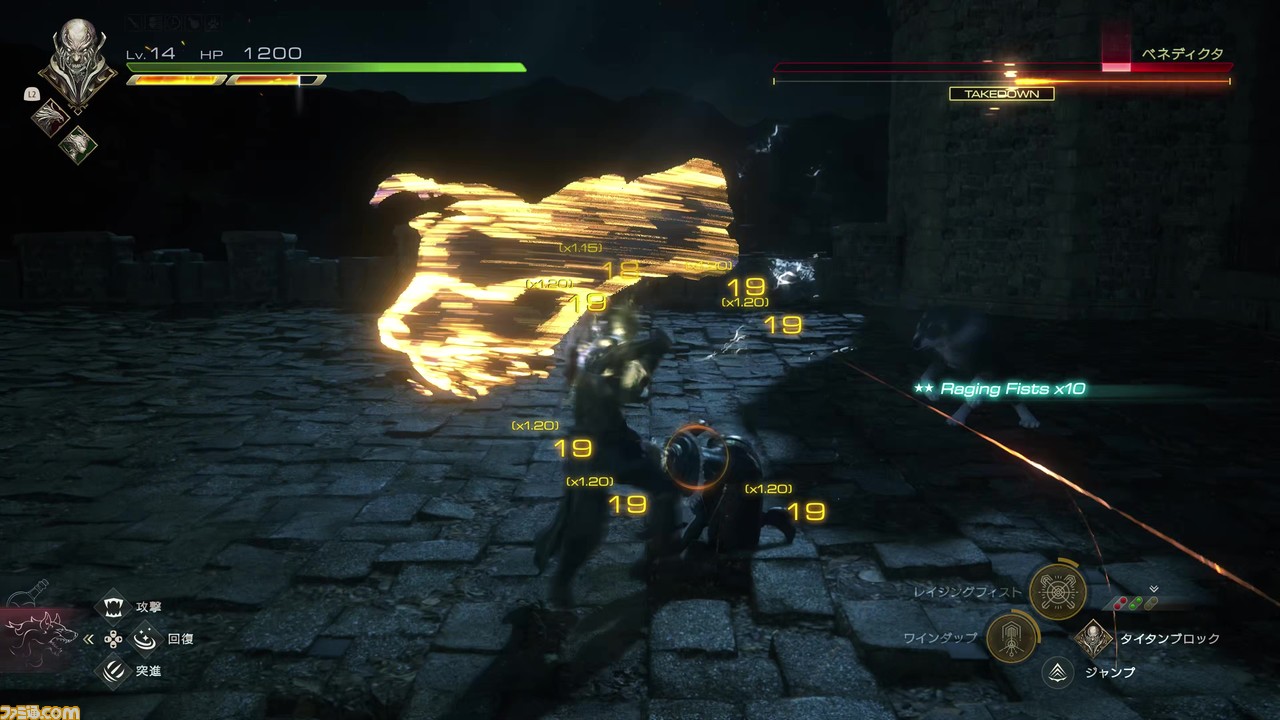The image size is (1280, 720).
Task: Select the Titan Eikon portrait
Action: coord(78,61)
